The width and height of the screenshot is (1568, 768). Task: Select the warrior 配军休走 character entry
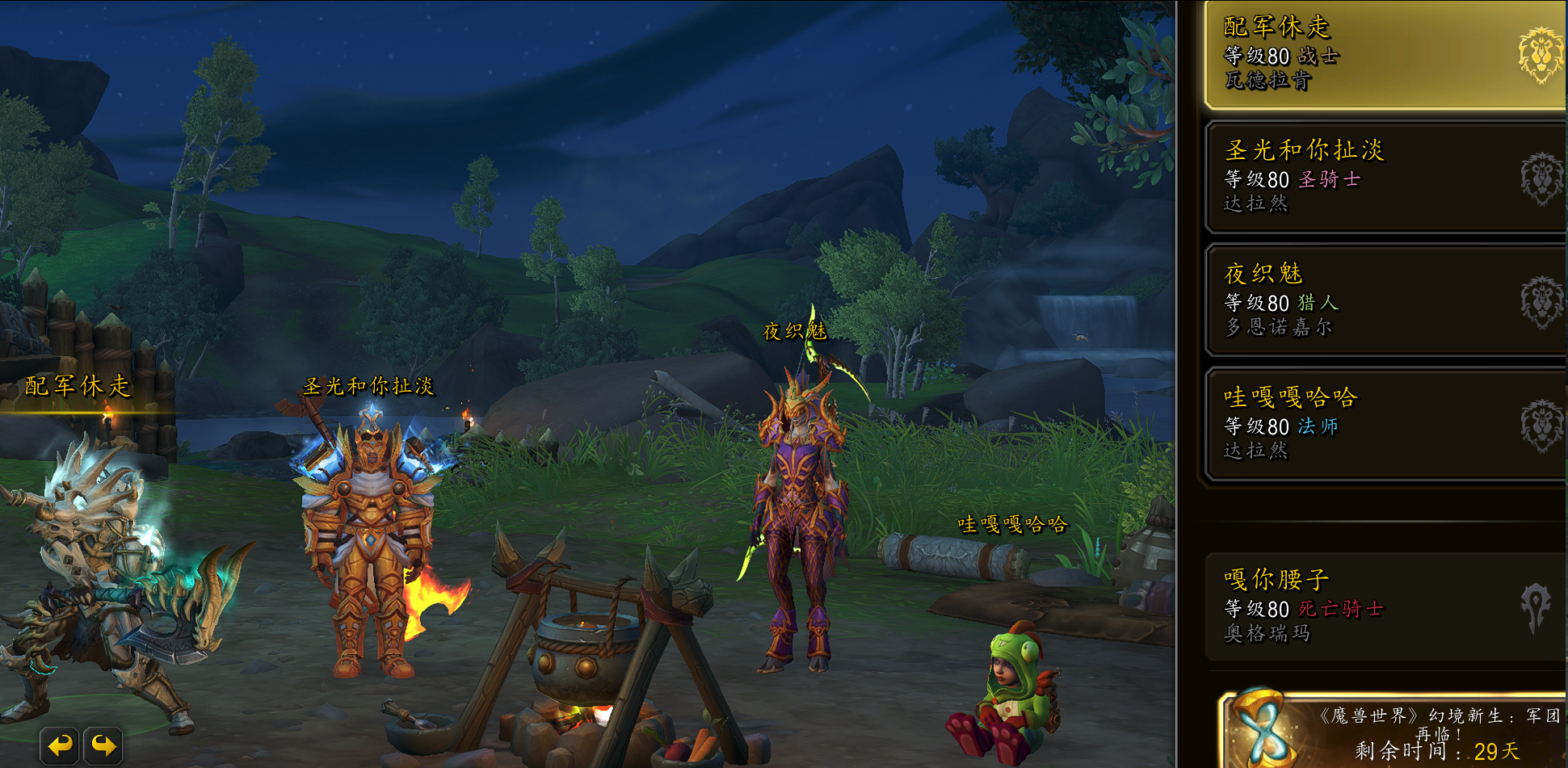[1381, 55]
